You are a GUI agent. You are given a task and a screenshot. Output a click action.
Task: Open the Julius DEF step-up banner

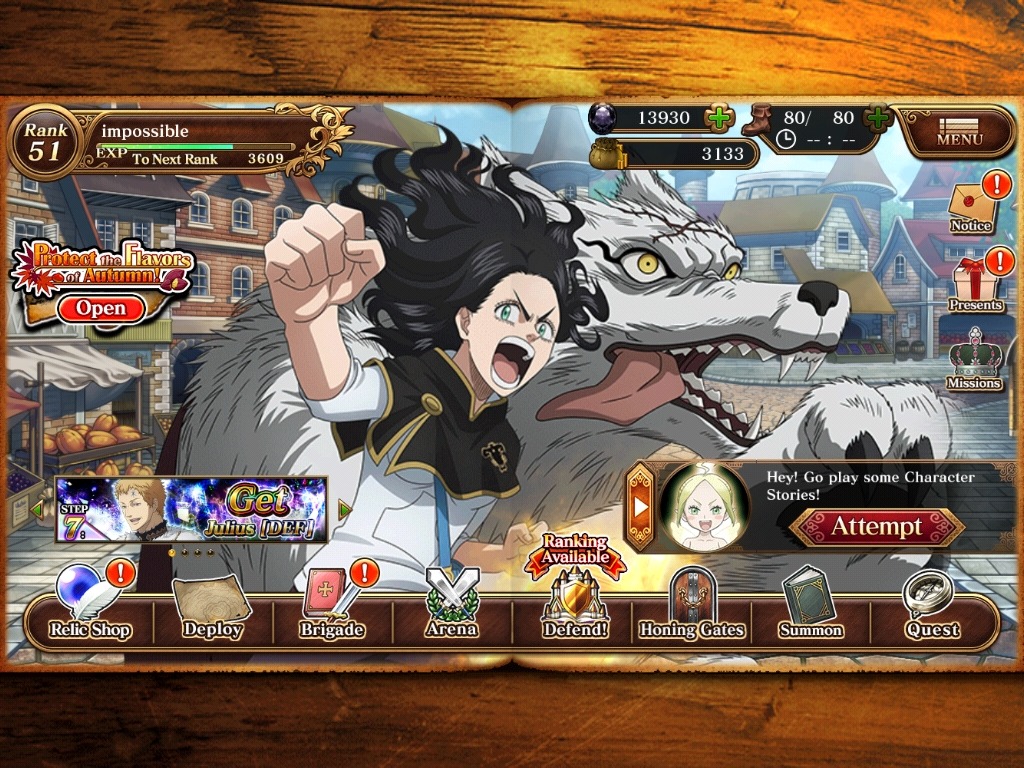[191, 509]
